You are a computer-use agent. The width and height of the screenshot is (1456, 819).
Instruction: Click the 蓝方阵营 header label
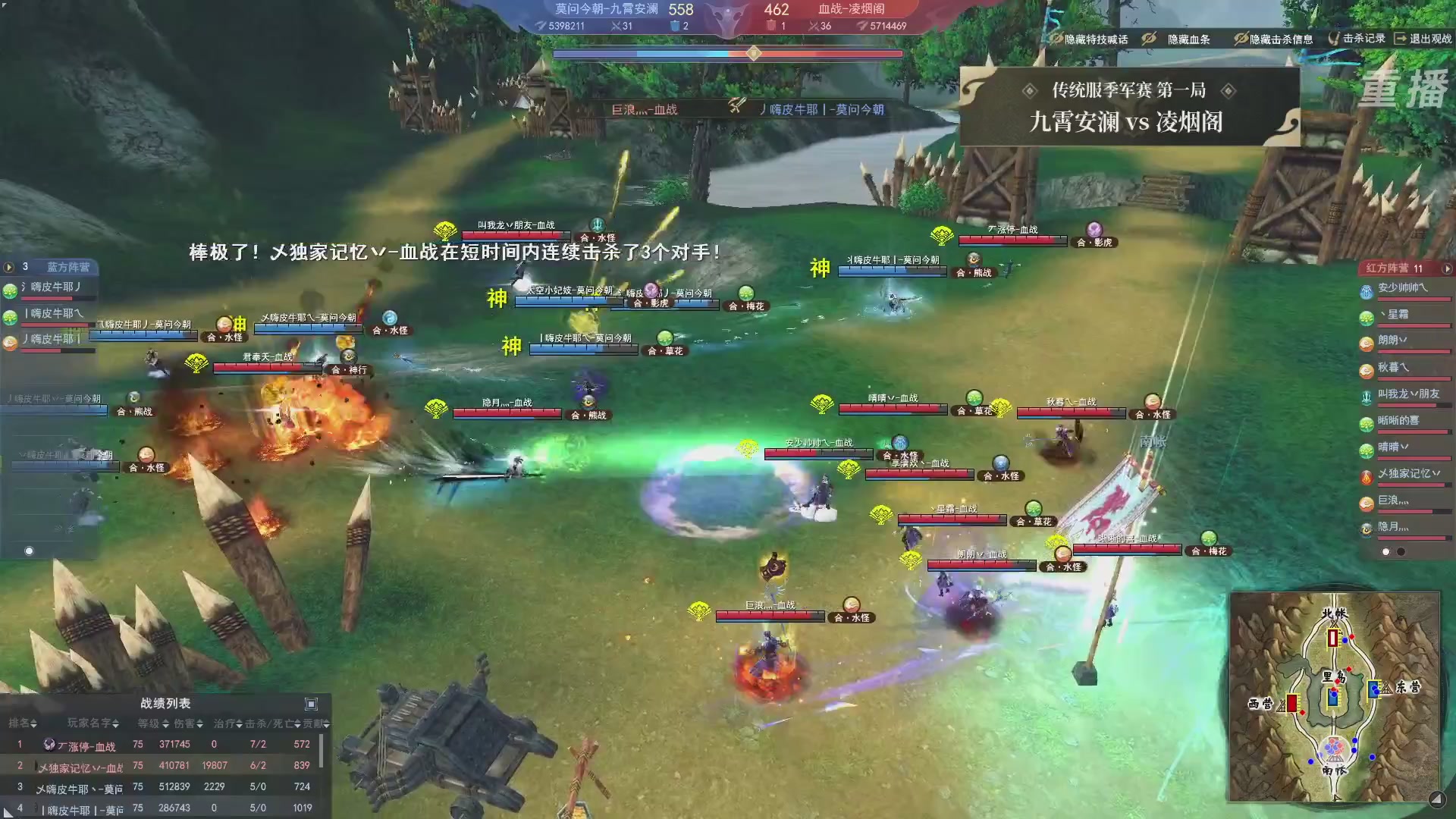point(68,267)
